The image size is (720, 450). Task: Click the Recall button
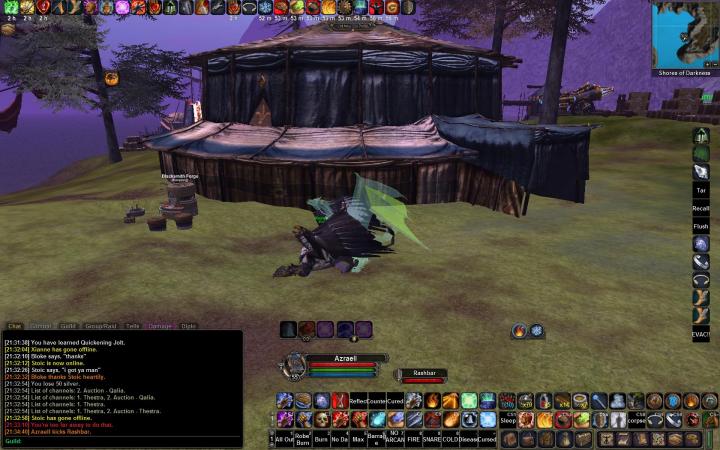click(701, 208)
